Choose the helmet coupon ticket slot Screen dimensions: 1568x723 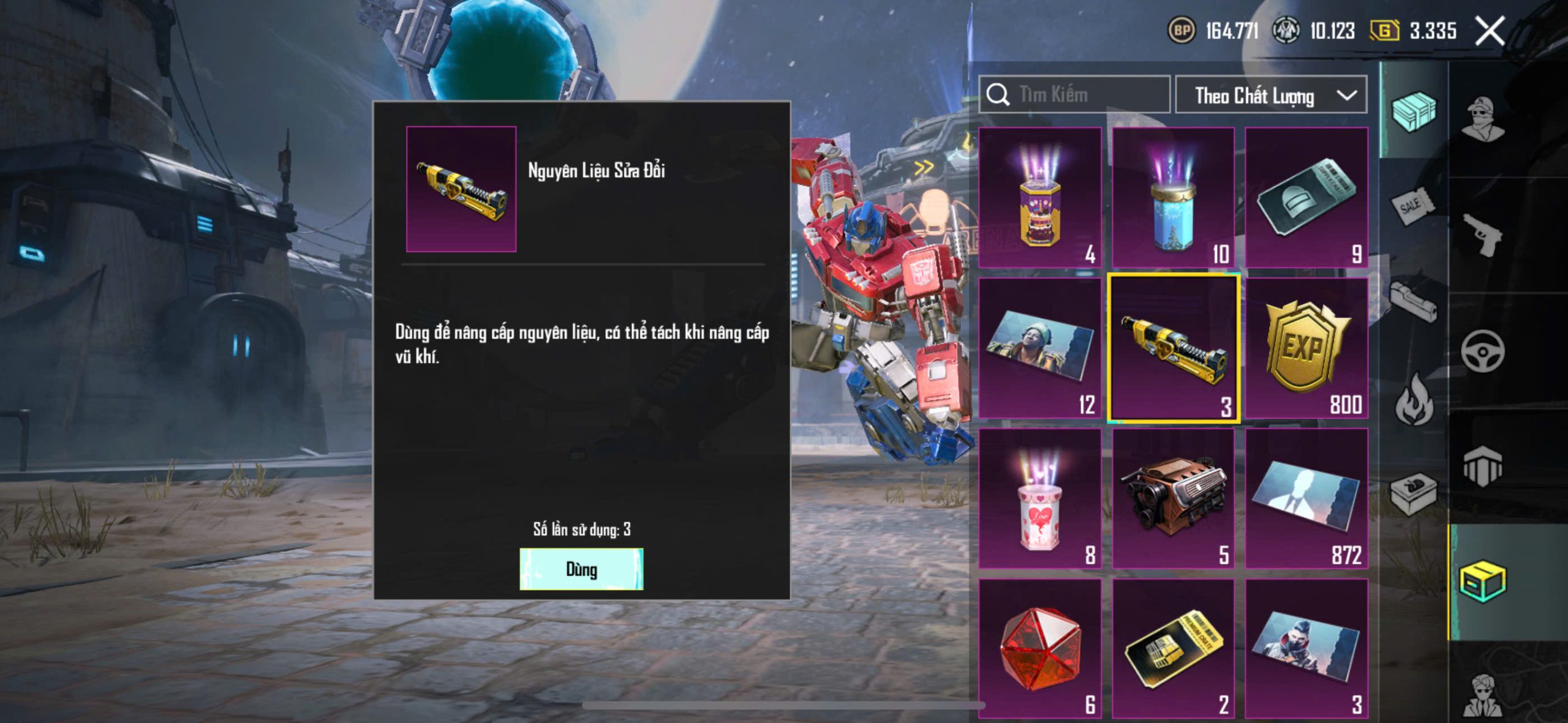click(1306, 197)
